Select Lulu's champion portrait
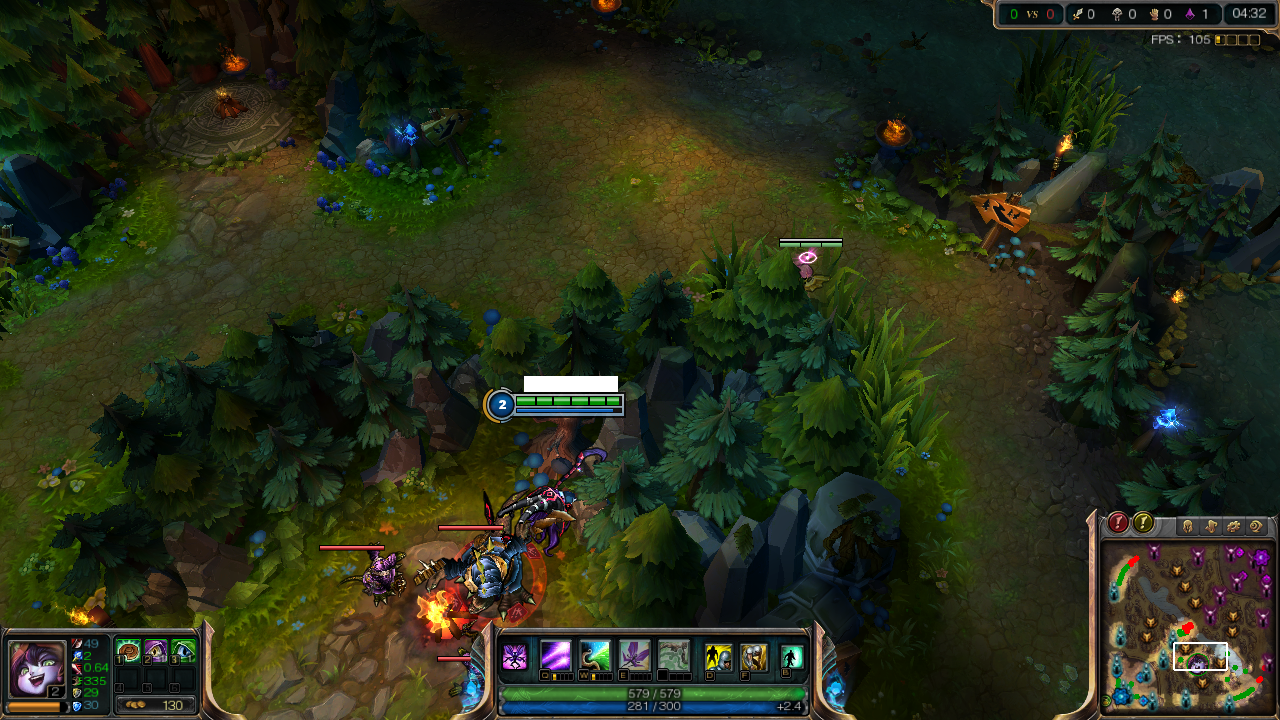1280x720 pixels. 36,667
